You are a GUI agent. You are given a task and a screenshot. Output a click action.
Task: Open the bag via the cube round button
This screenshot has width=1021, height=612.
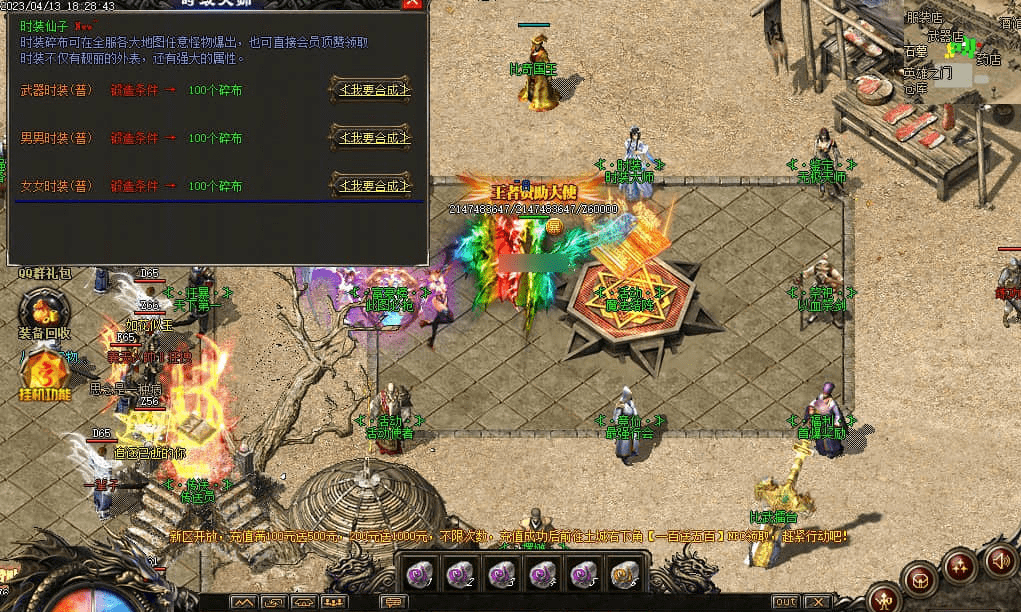[x=920, y=579]
